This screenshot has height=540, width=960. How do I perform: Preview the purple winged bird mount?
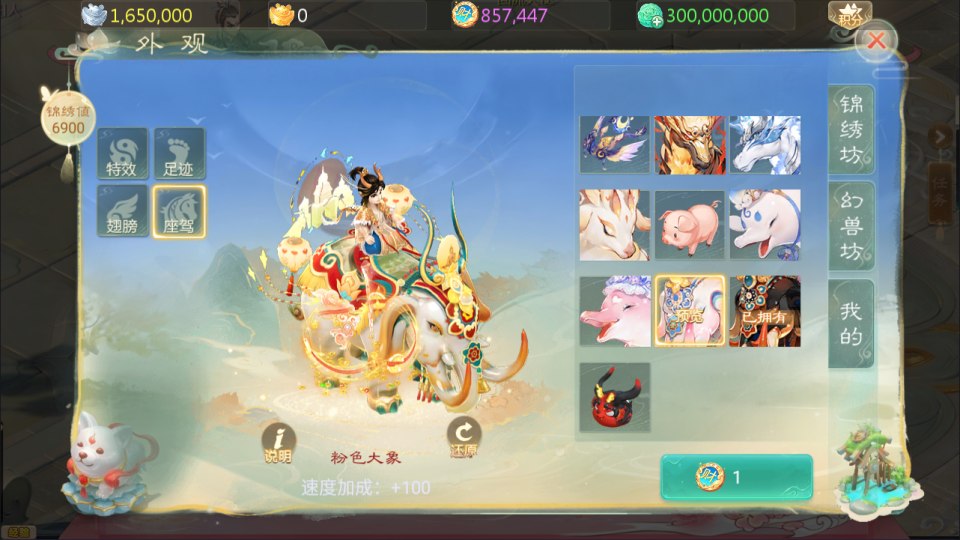point(614,145)
